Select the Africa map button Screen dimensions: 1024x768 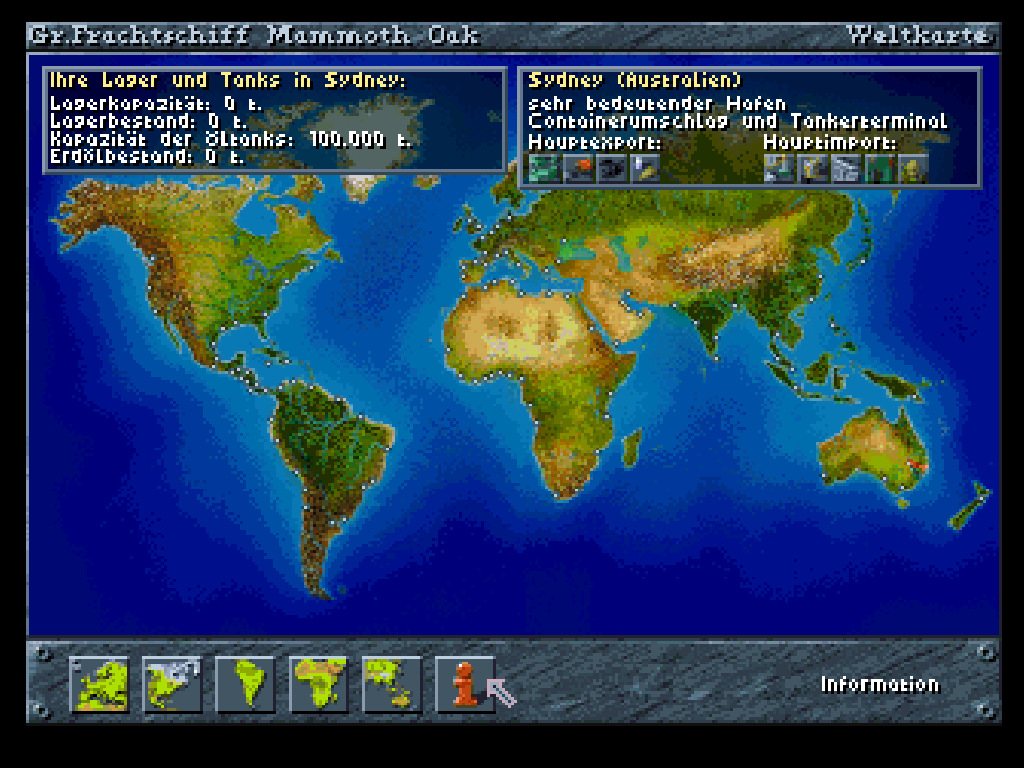click(x=318, y=684)
